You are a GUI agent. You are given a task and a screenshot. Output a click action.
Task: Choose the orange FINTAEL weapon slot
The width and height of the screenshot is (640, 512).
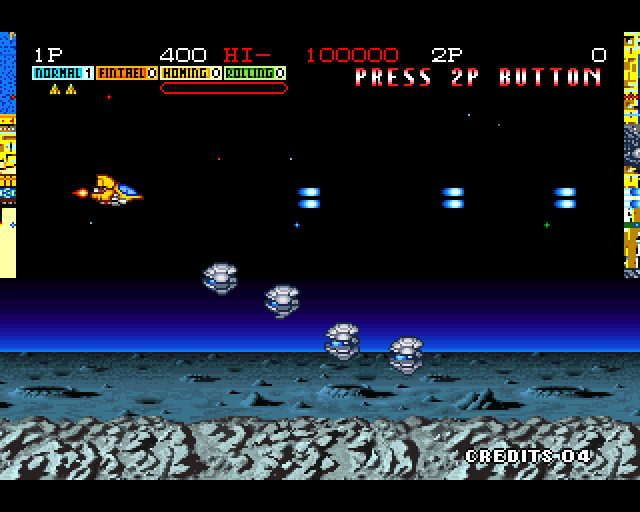click(127, 73)
